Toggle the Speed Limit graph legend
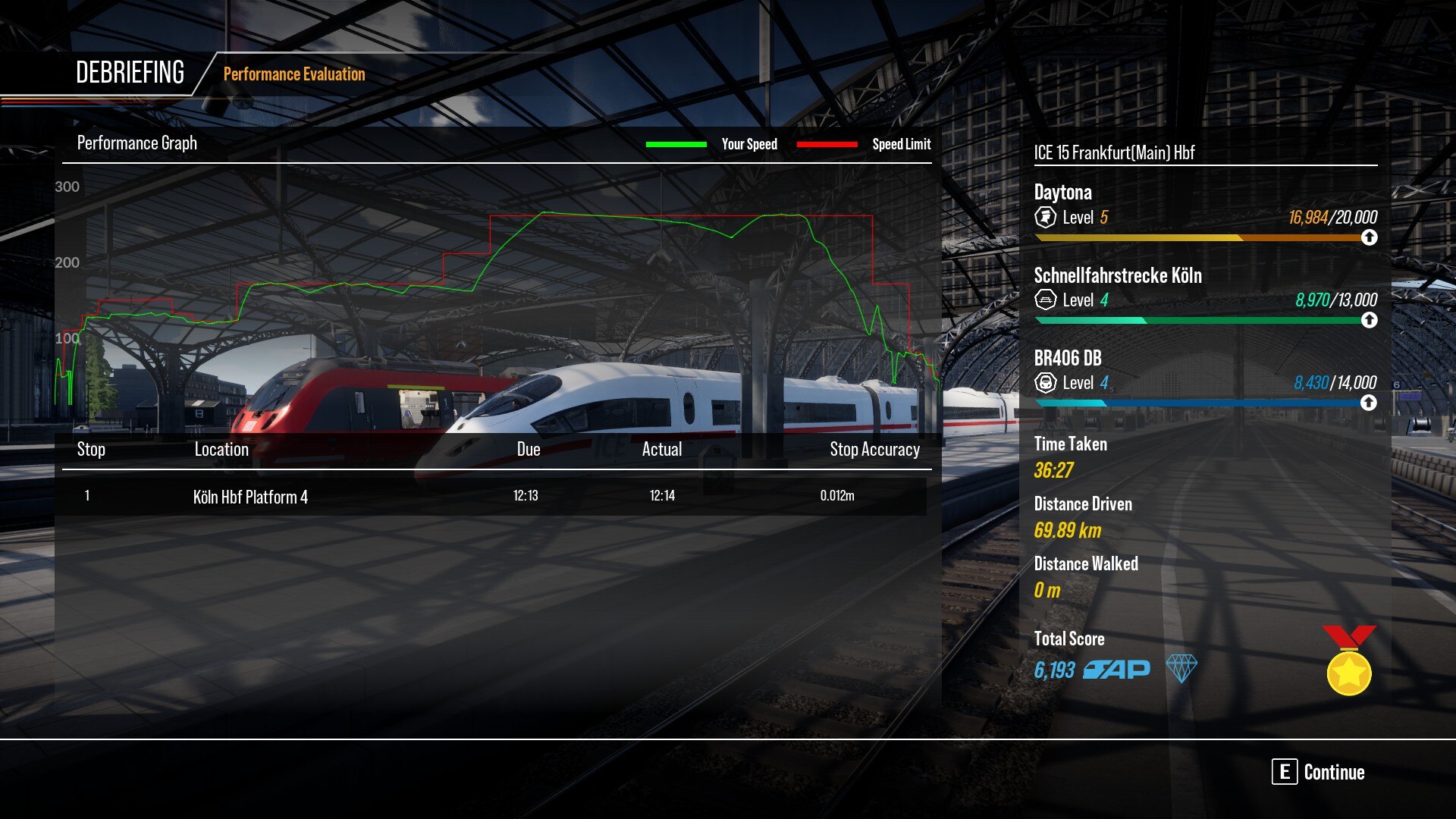The image size is (1456, 819). coord(902,144)
